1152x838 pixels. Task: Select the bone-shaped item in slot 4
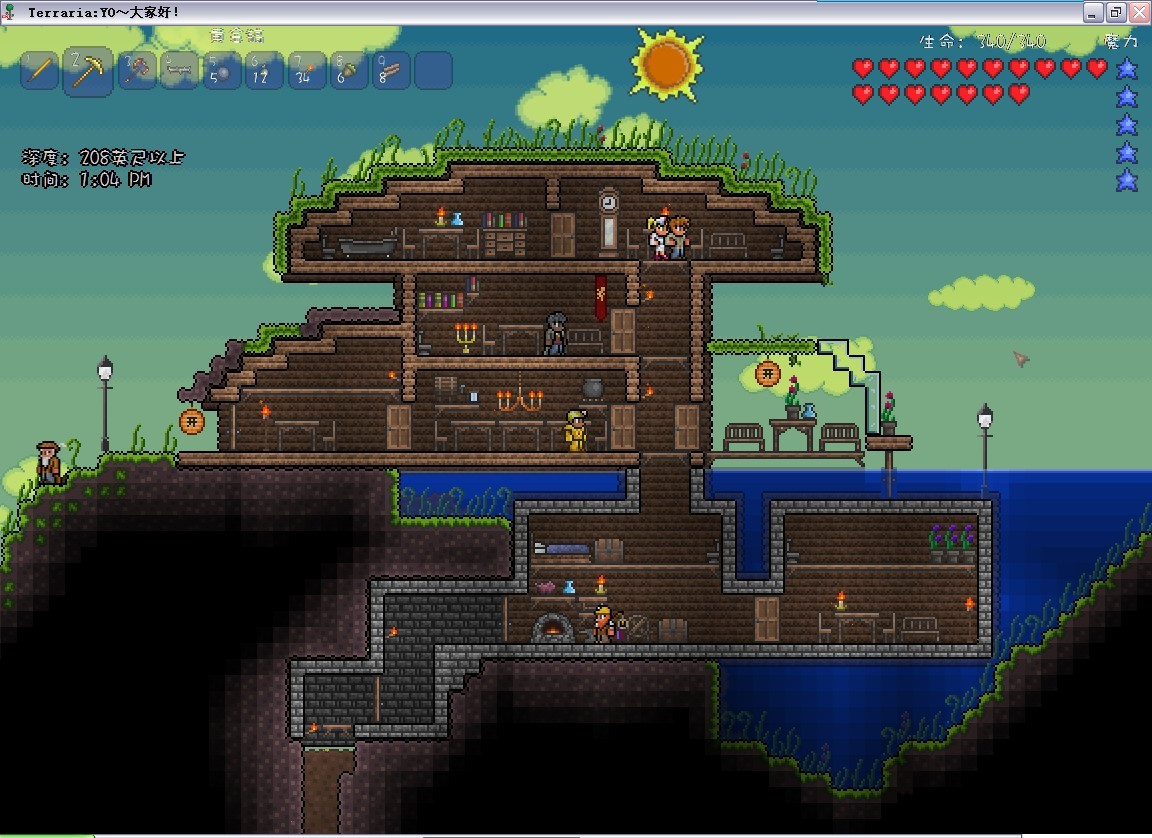[x=181, y=70]
